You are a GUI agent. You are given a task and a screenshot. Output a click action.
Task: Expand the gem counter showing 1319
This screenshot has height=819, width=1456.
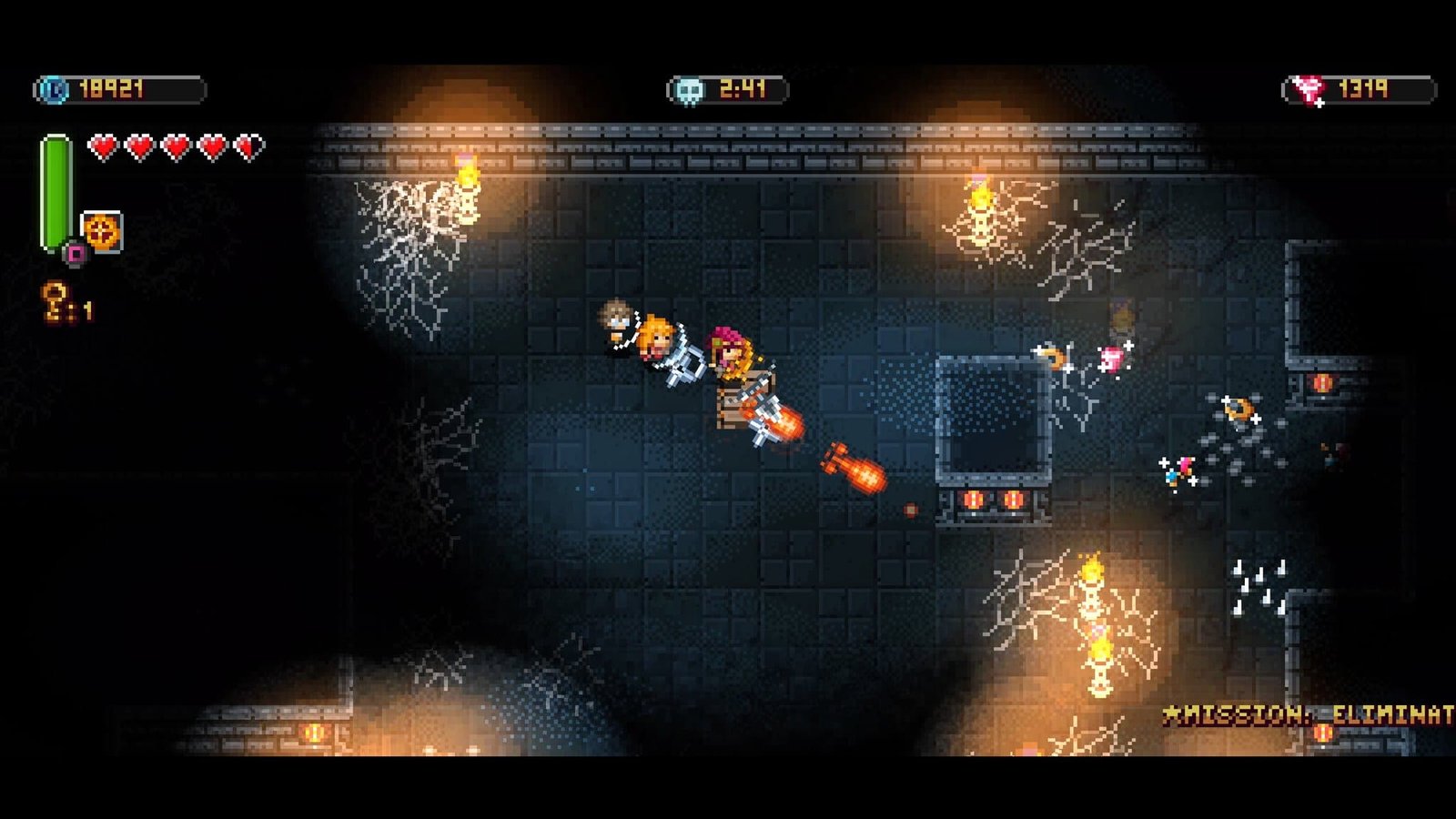[1365, 86]
